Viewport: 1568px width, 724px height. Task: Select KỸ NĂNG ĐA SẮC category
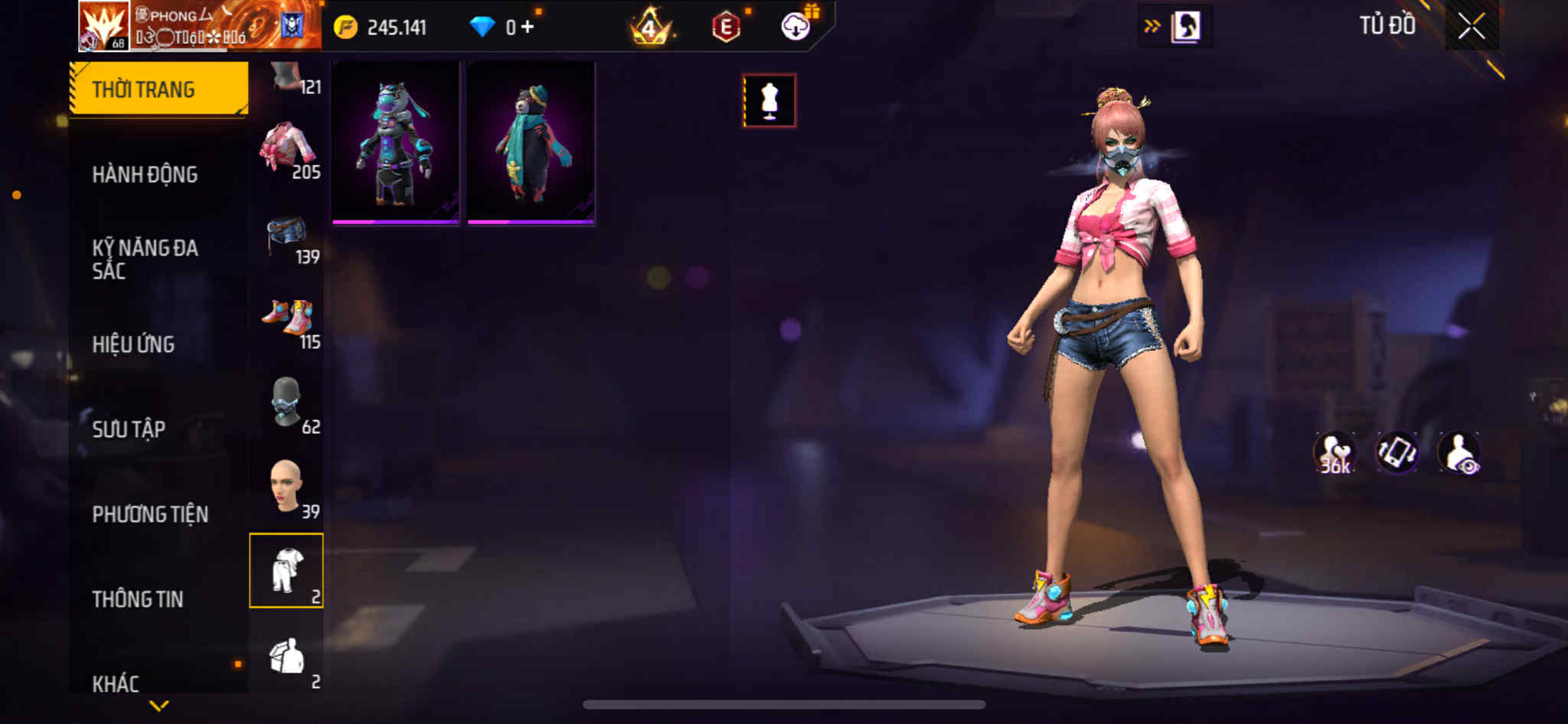tap(145, 259)
